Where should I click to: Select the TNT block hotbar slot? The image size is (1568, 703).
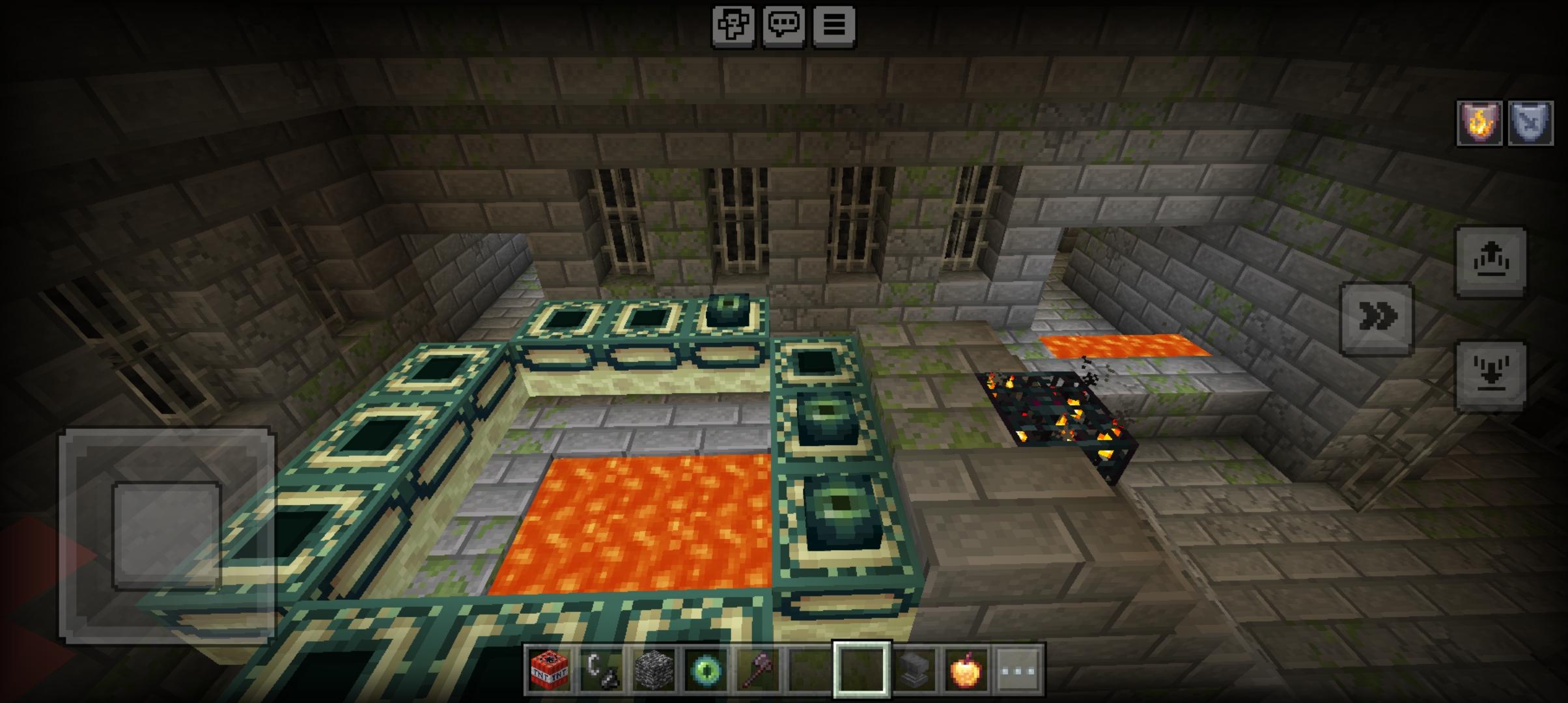[549, 669]
